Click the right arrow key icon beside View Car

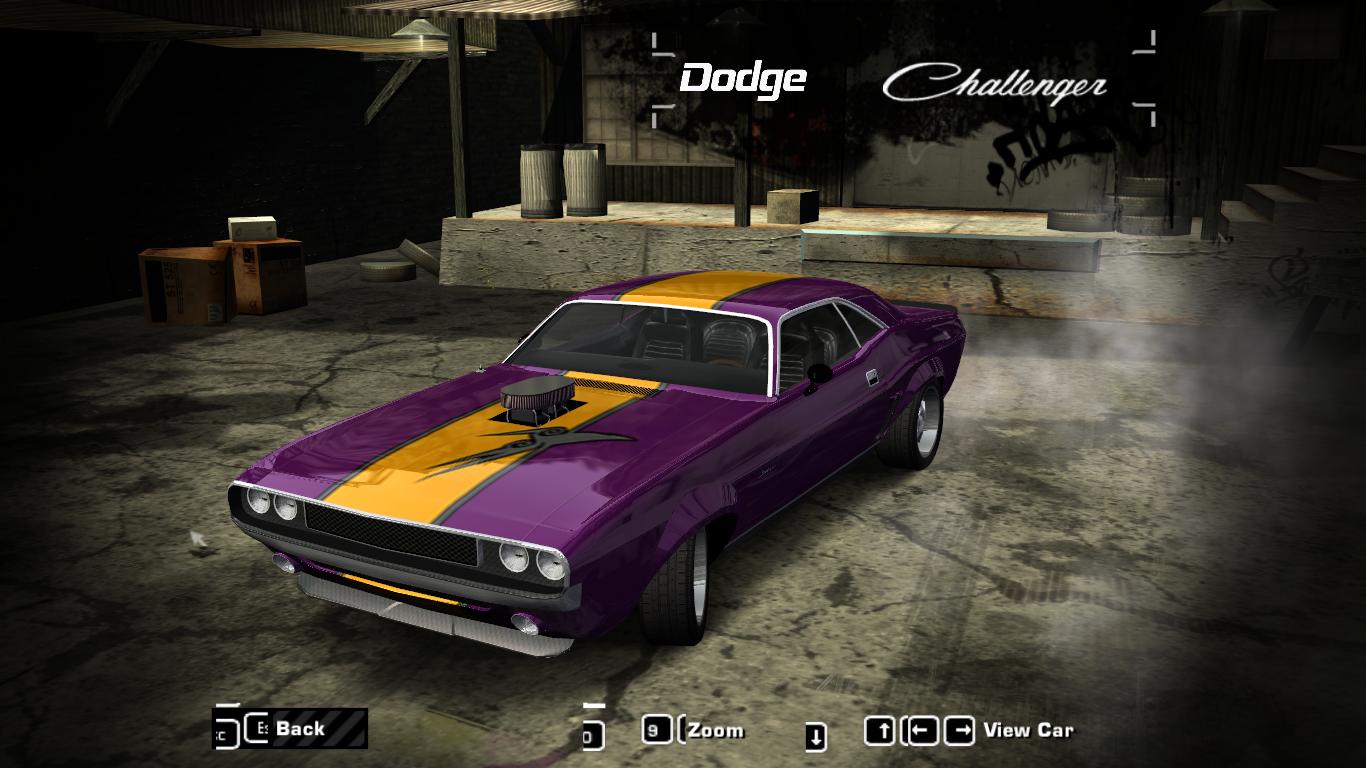click(958, 728)
